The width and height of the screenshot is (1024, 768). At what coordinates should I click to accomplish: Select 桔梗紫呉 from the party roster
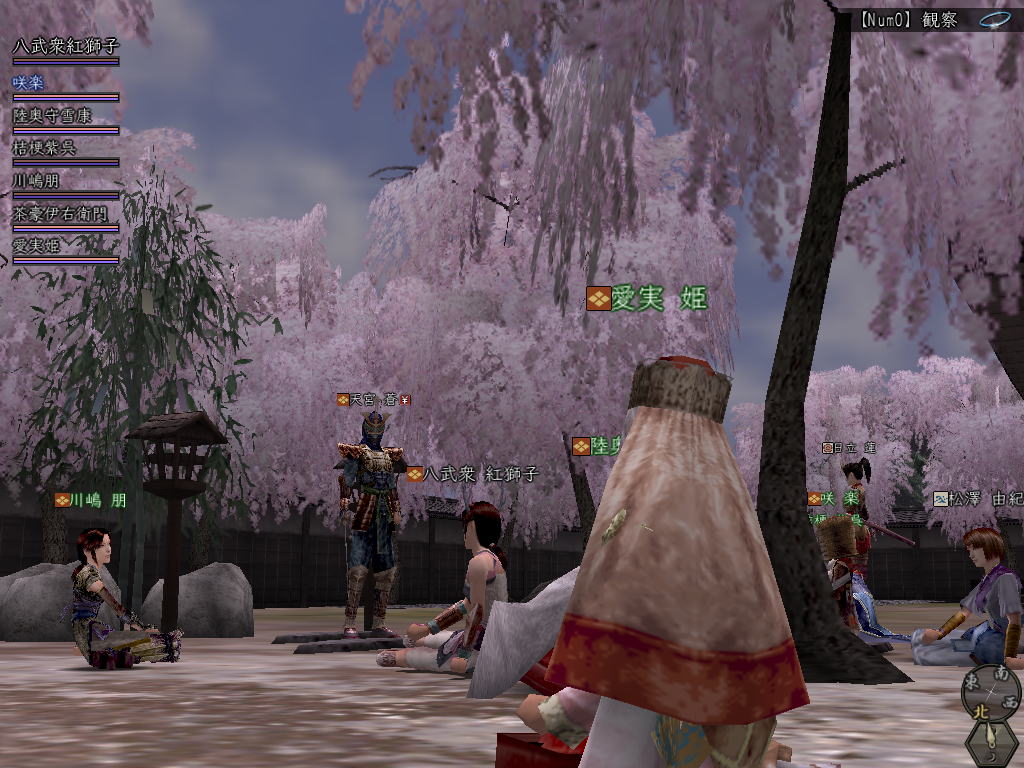pos(45,148)
